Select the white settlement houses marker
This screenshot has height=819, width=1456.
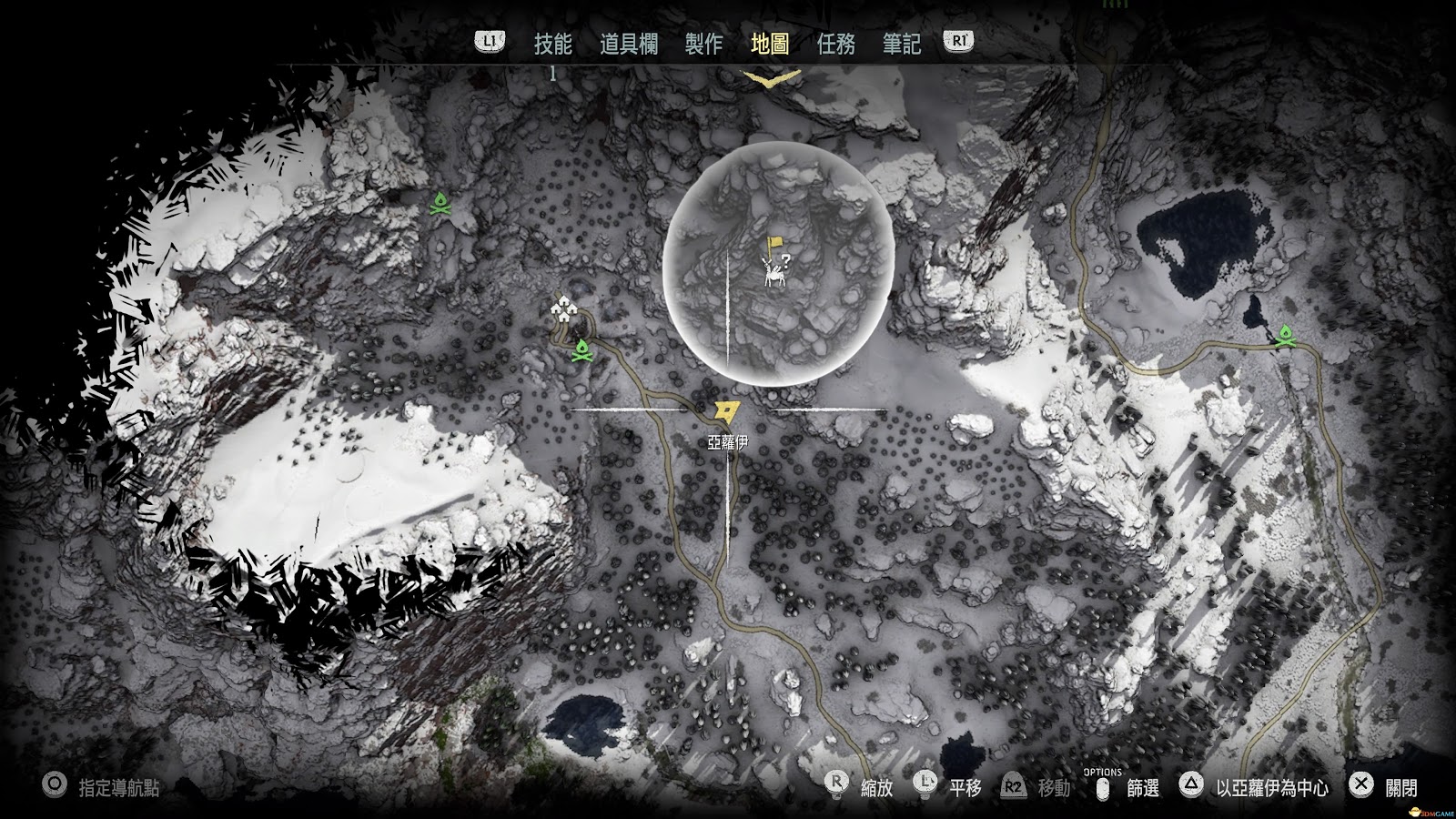(566, 309)
